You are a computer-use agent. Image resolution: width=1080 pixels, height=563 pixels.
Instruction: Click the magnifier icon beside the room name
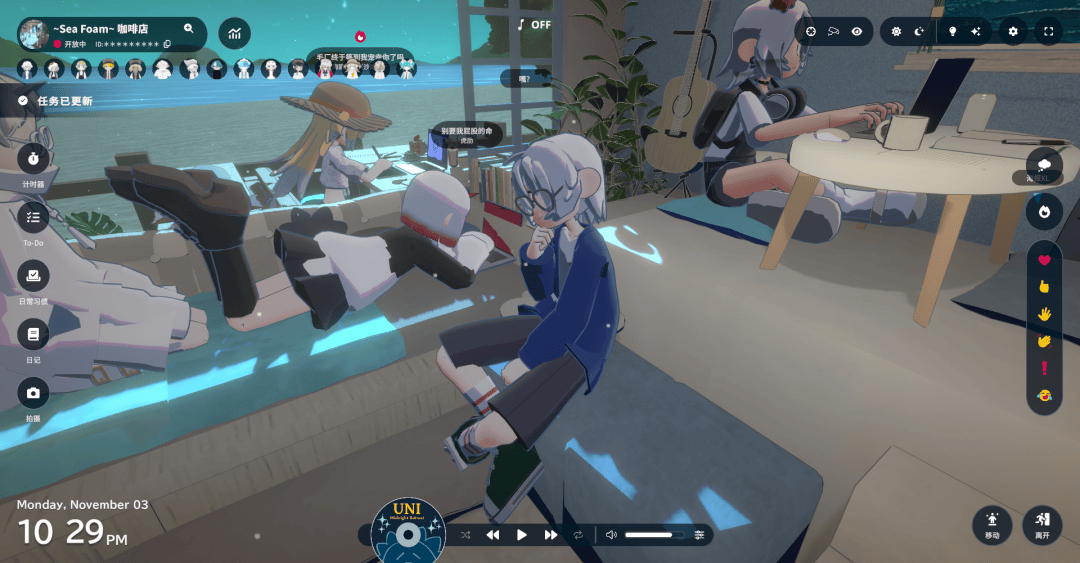click(188, 29)
